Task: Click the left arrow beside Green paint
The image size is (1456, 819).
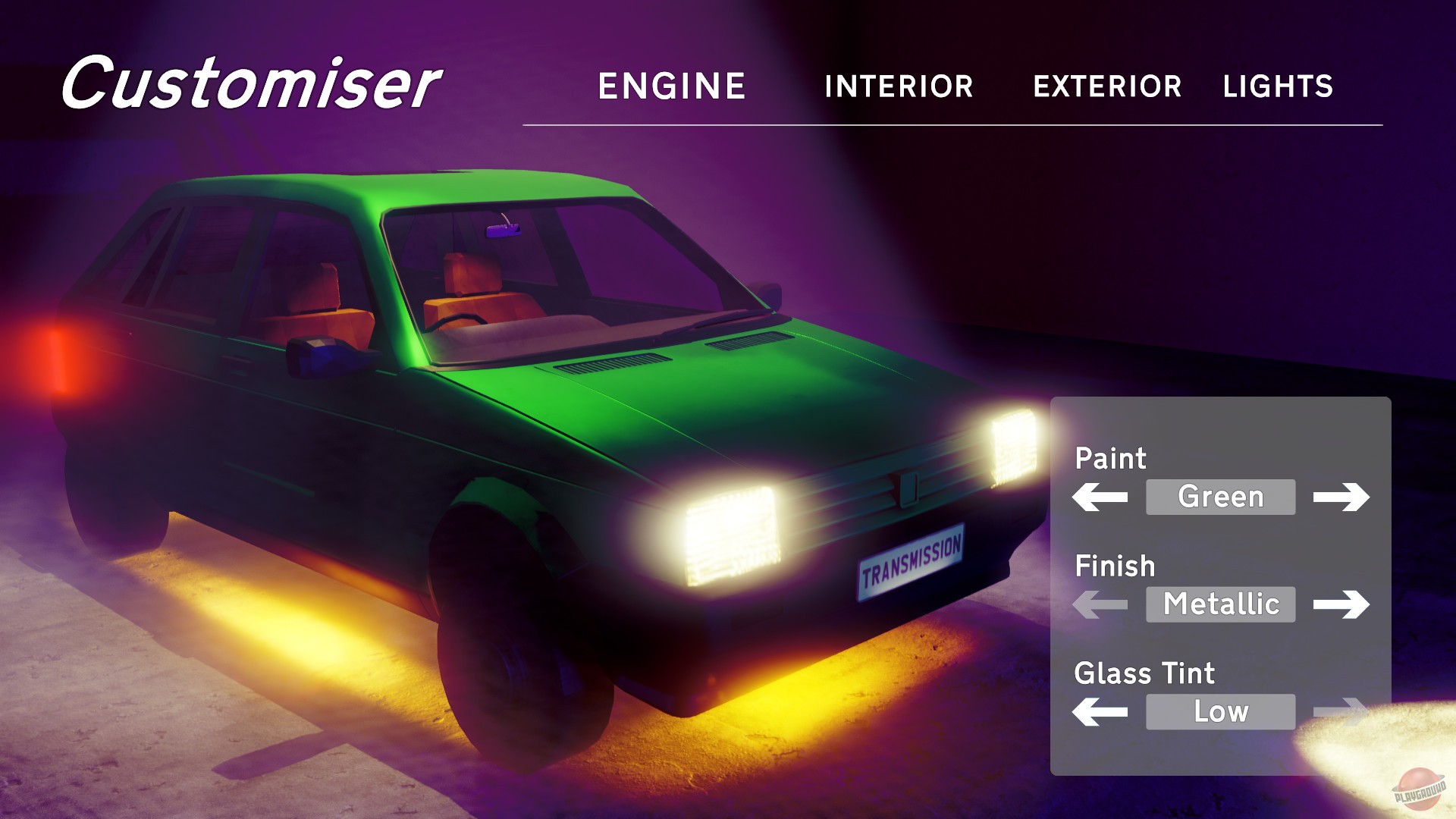Action: tap(1100, 497)
